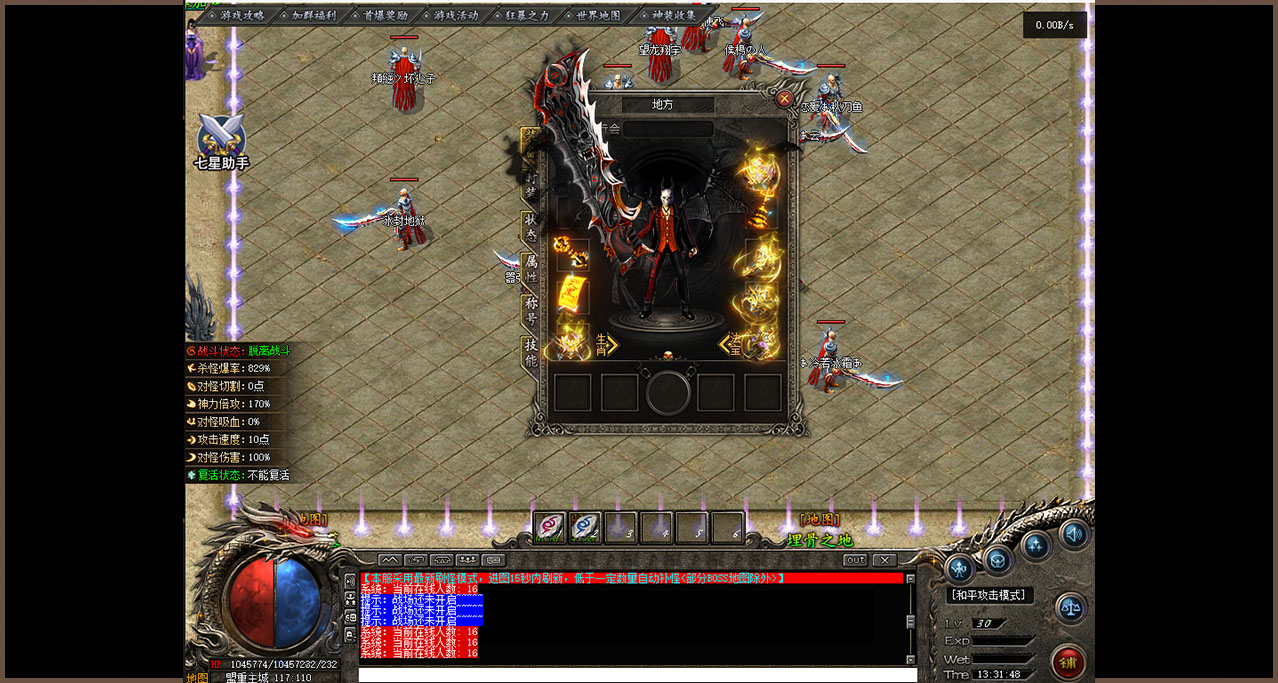
Task: Close the character equipment panel
Action: pos(784,99)
